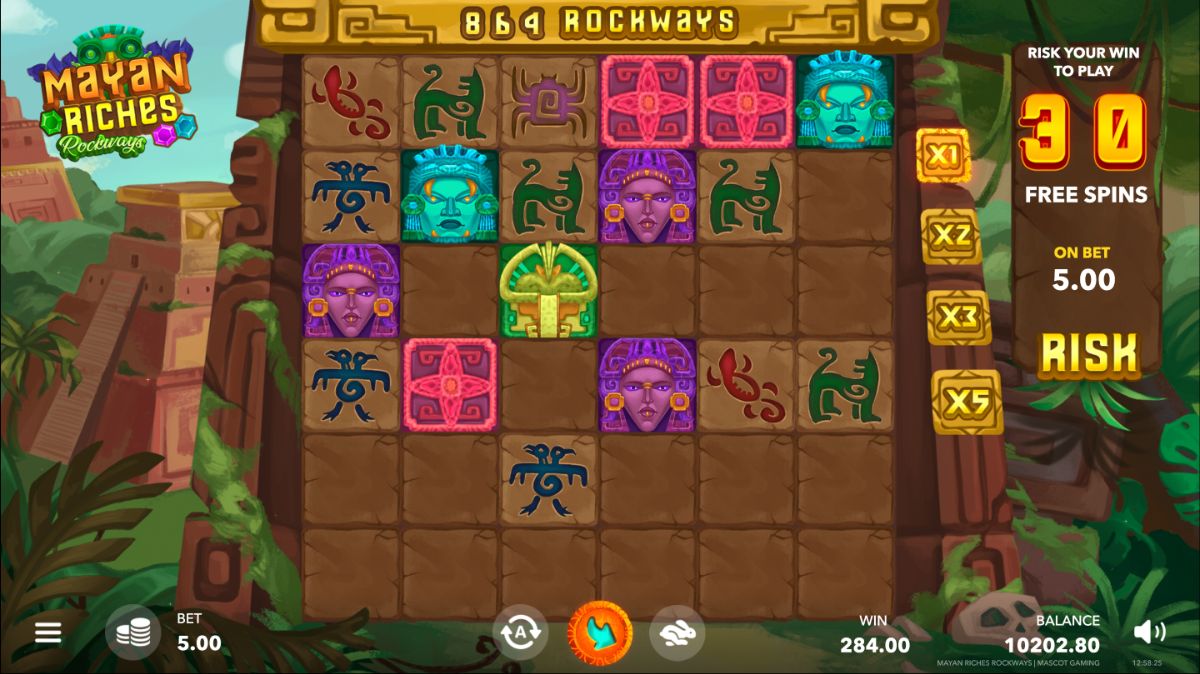The image size is (1200, 674).
Task: Click the RISK button for free spins
Action: 1088,354
